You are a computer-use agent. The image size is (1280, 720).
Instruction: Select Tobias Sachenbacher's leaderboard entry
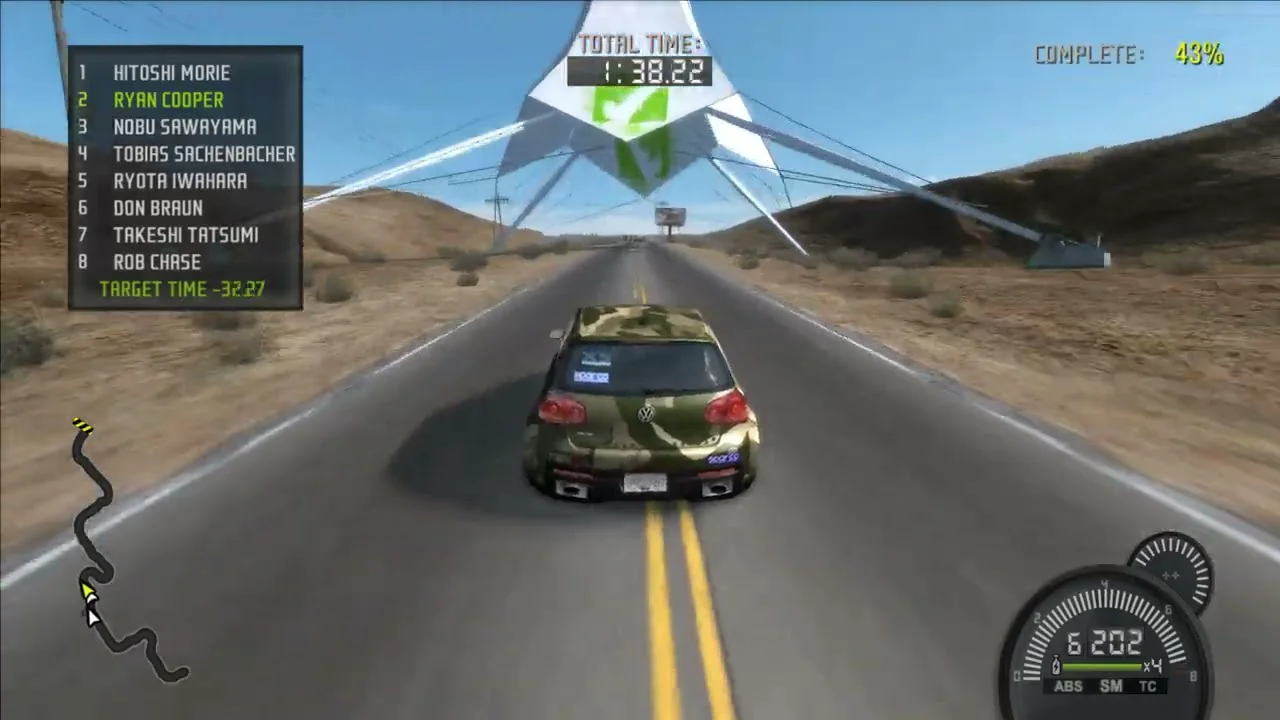click(x=203, y=154)
